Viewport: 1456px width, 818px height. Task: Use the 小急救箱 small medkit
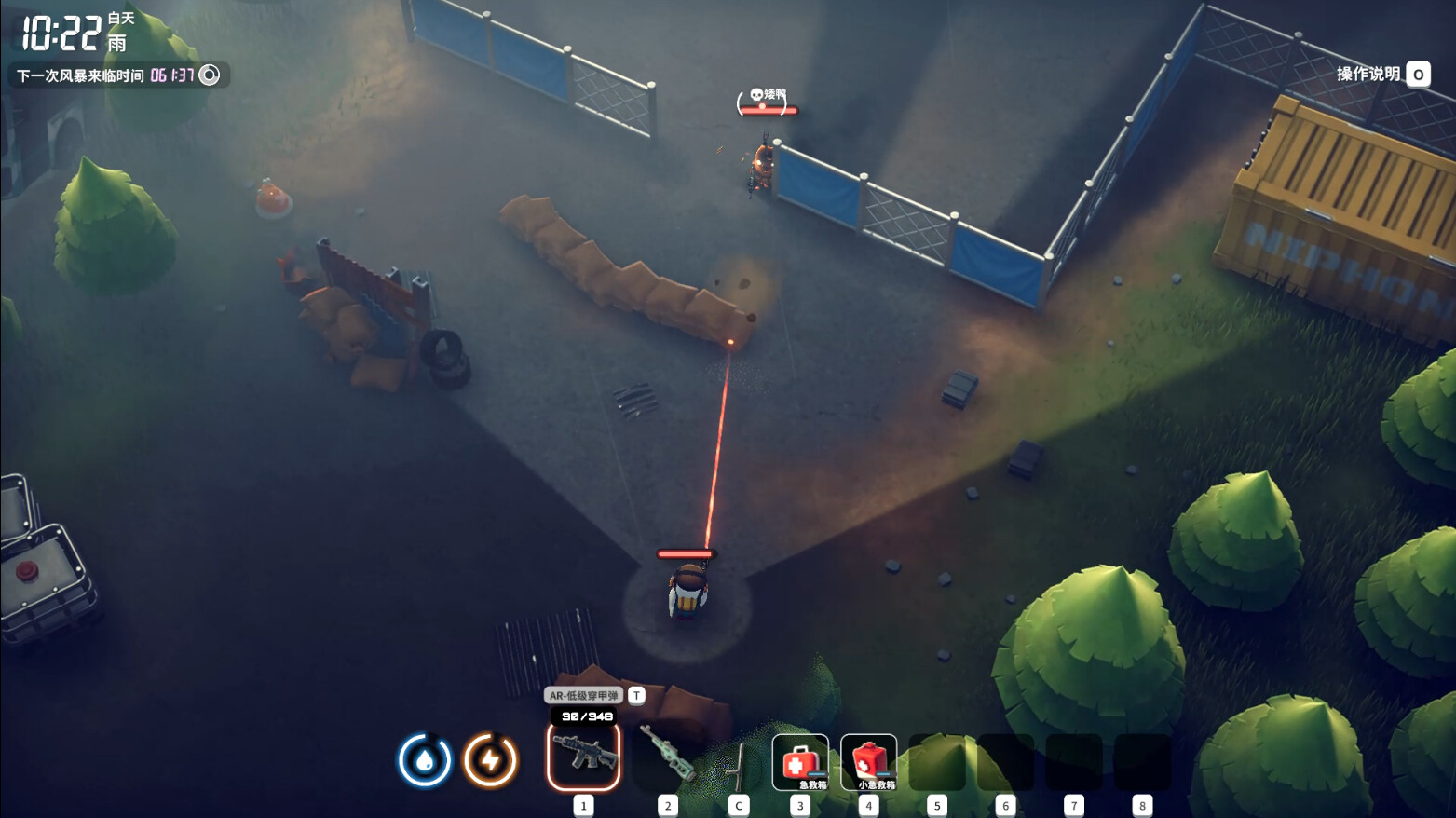pyautogui.click(x=868, y=762)
